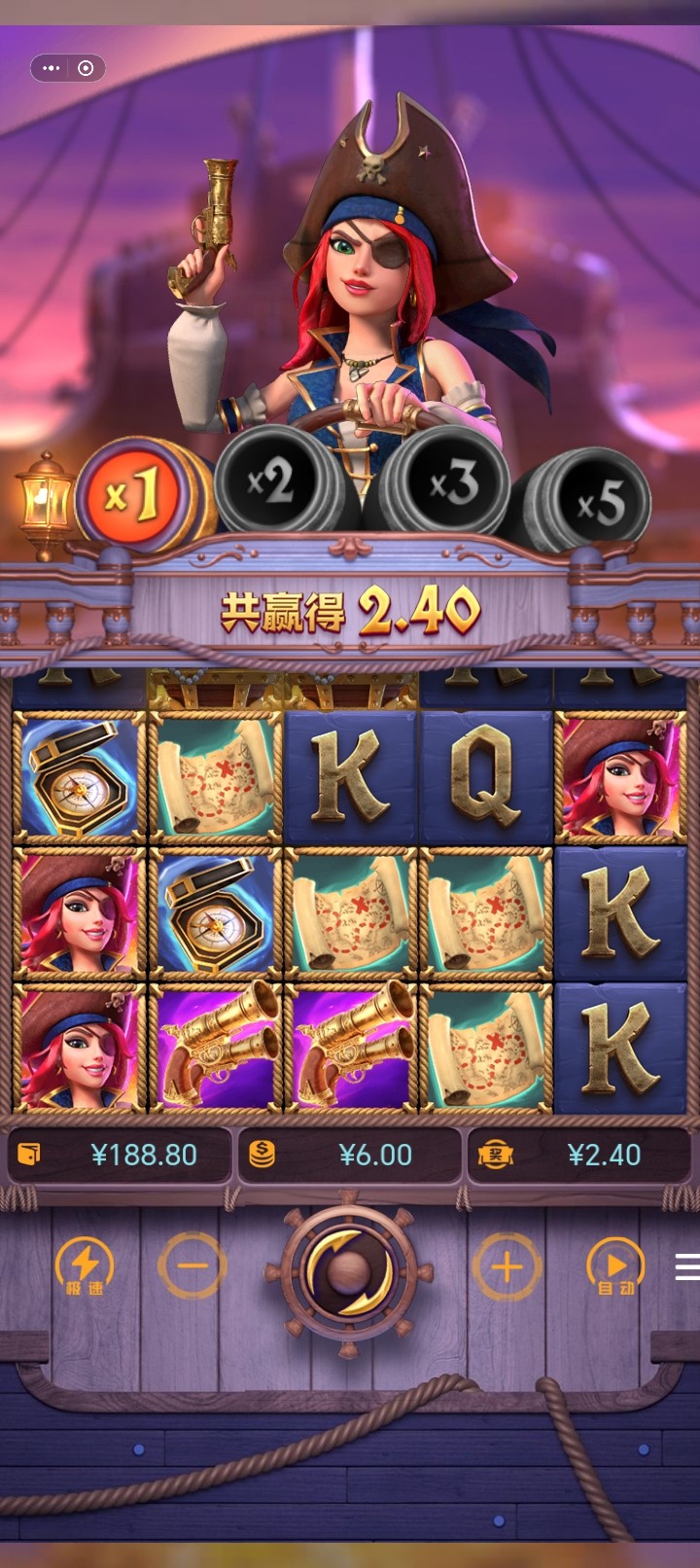Open the three-dot mini program menu
Screen dimensions: 700x1568
point(52,68)
